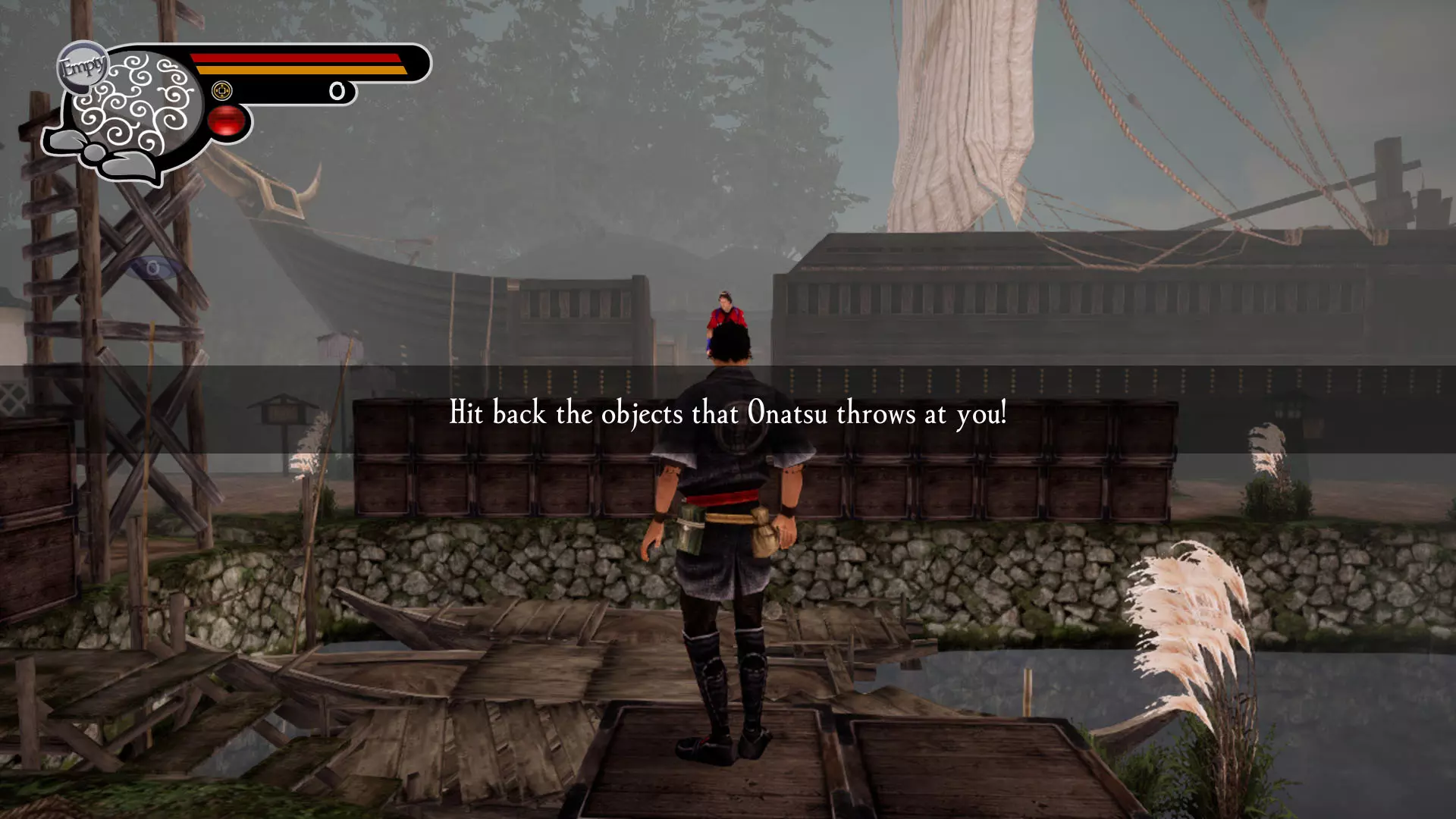The image size is (1456, 819).
Task: Click the red orb indicator below the coin
Action: tap(226, 121)
